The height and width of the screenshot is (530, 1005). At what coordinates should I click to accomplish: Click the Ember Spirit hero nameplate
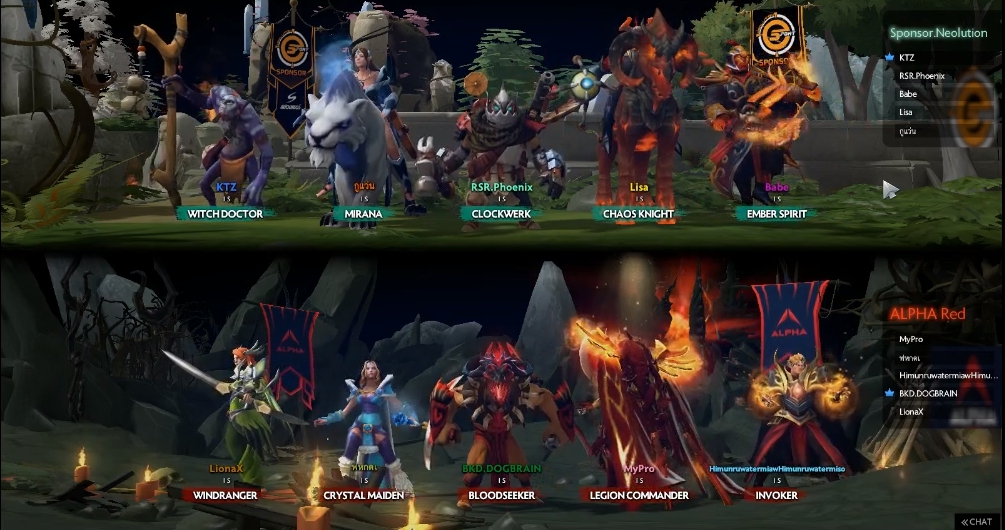coord(776,213)
